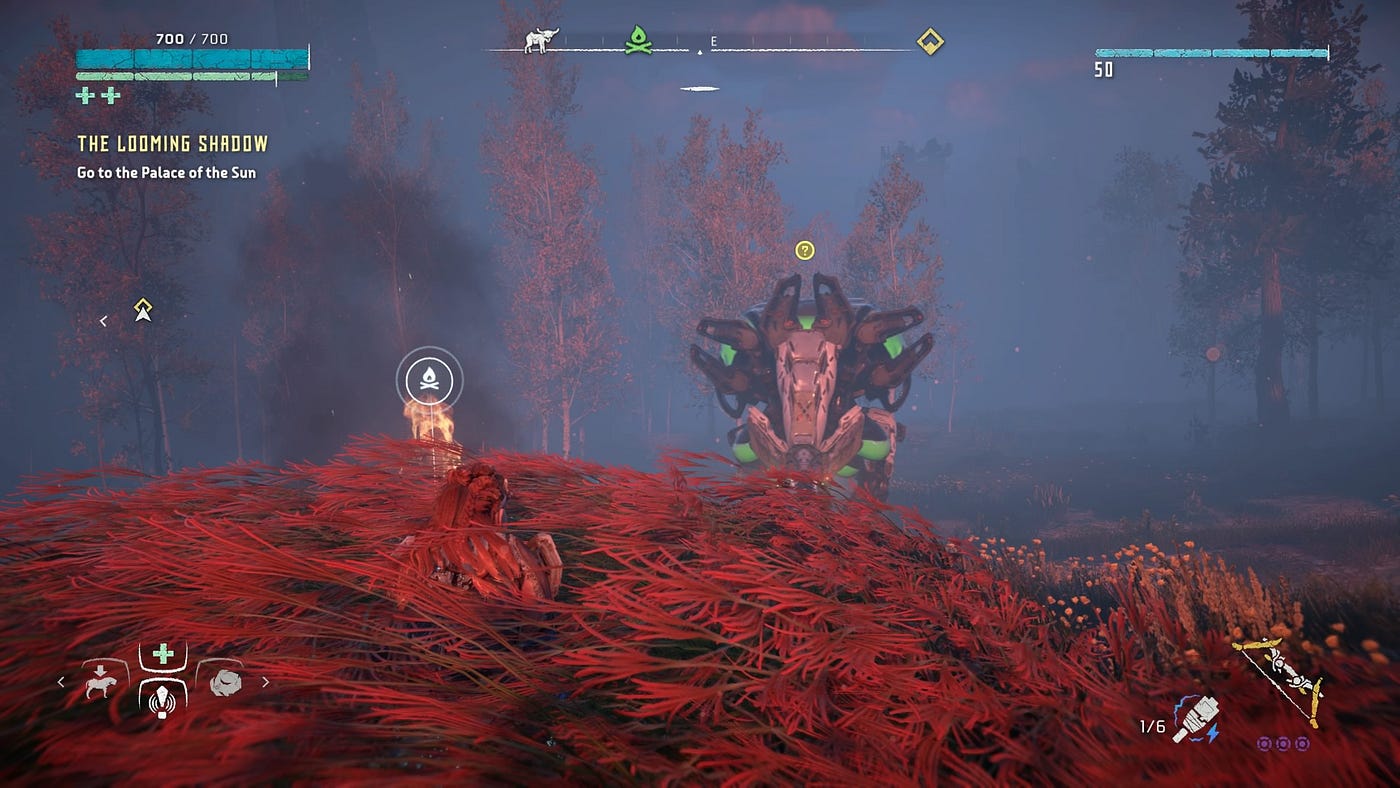Cycle tools with the right arrow

click(265, 682)
